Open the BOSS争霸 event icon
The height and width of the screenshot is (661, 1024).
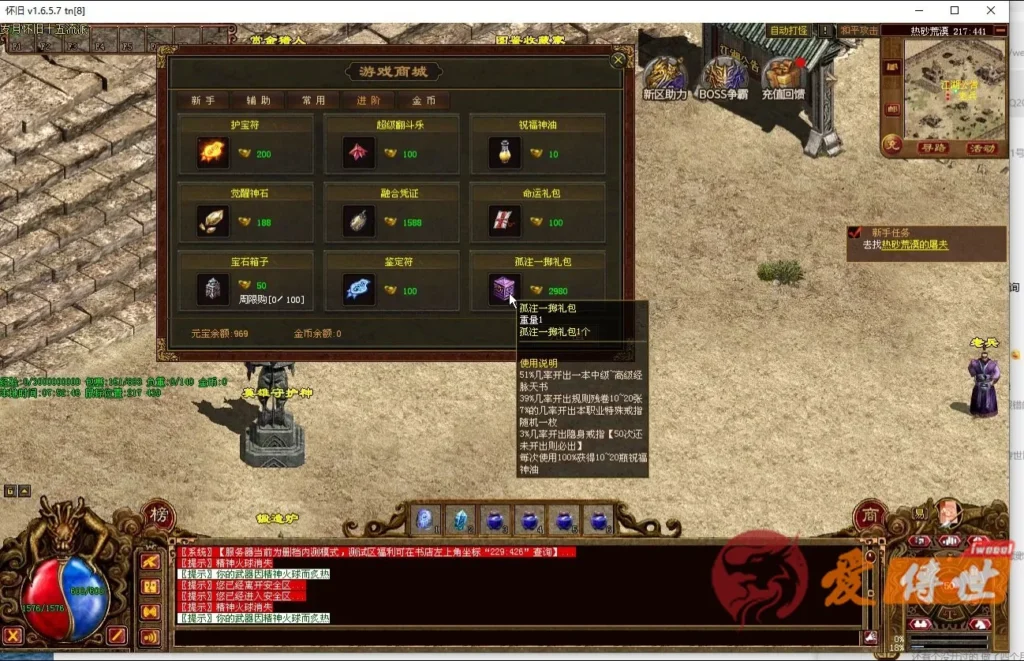[723, 78]
